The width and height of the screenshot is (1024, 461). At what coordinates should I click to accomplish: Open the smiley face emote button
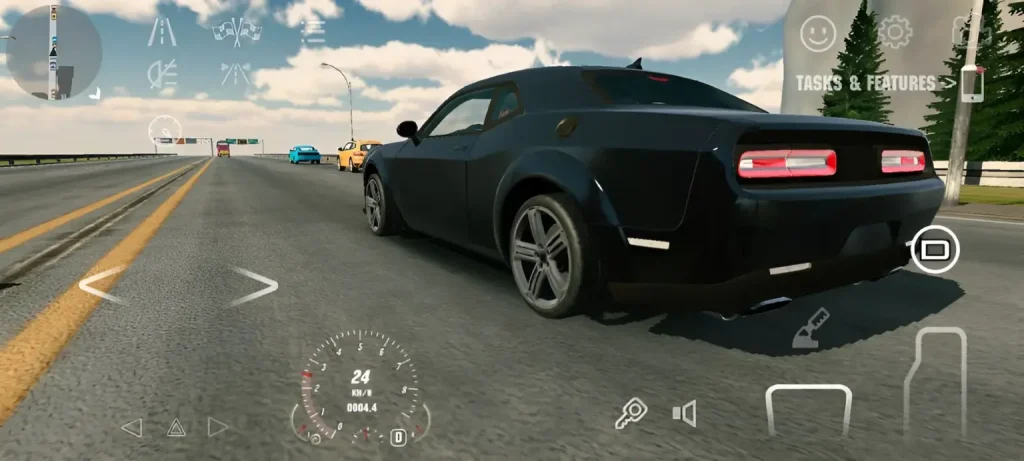tap(818, 34)
